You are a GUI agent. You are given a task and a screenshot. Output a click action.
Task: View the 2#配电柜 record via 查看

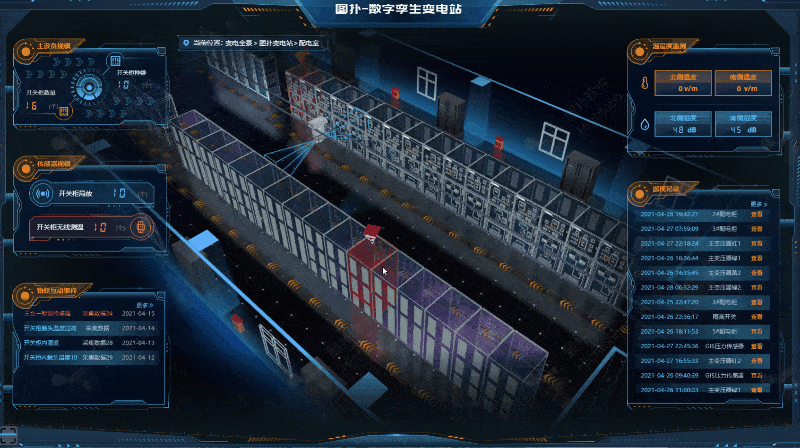pos(758,214)
